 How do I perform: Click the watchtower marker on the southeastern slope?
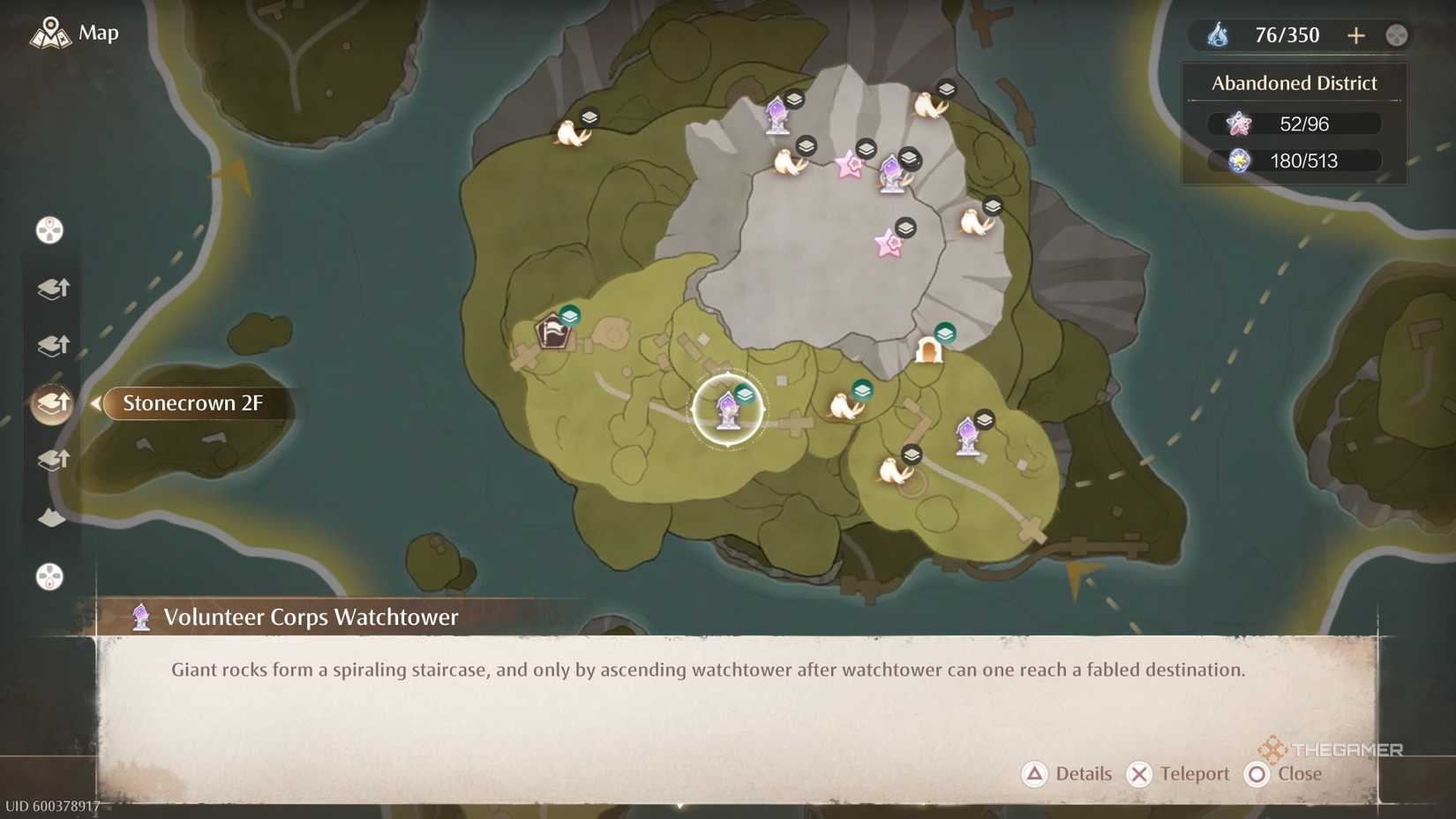coord(968,434)
